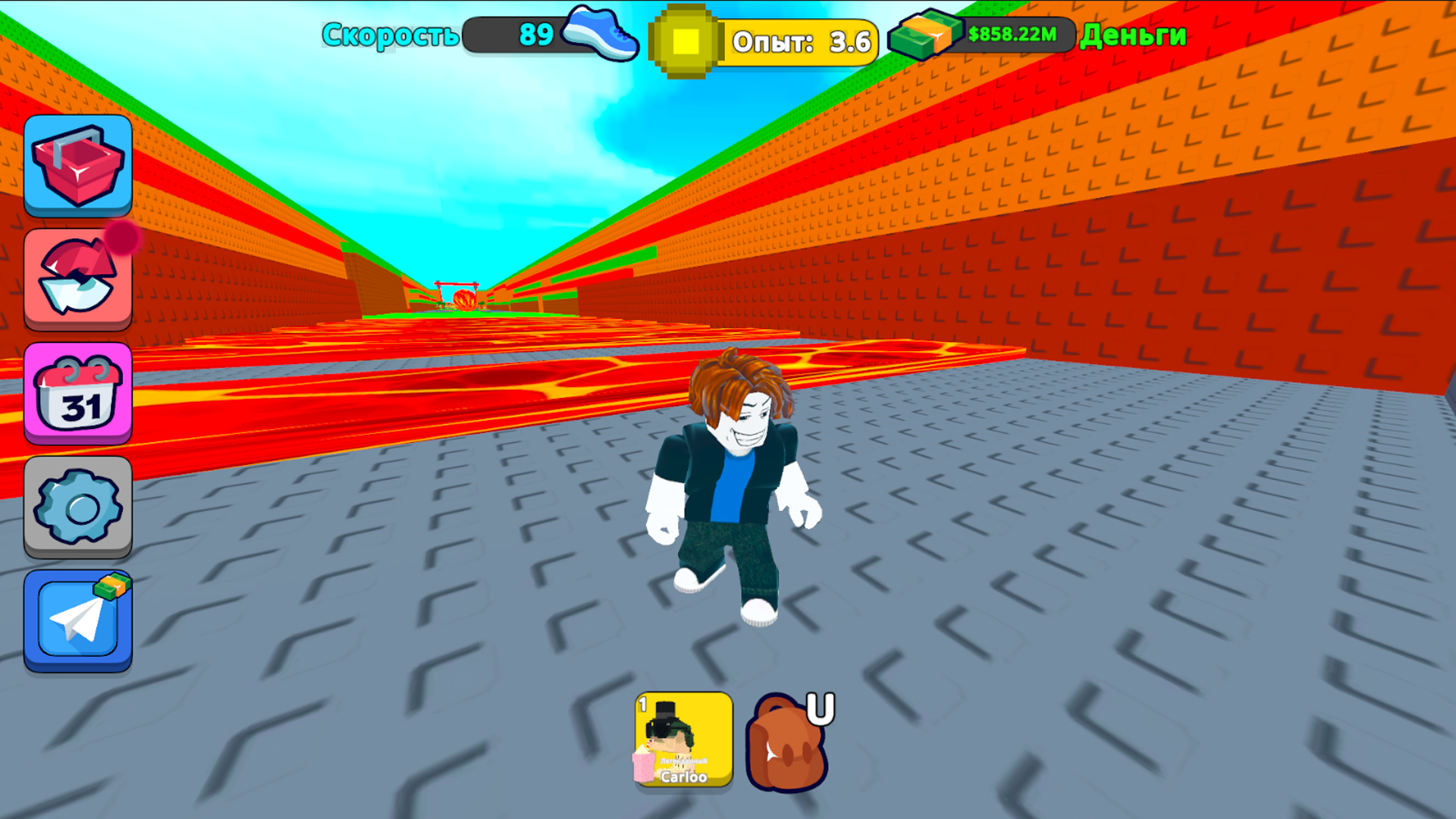Click the Telegram paper plane money icon
Image resolution: width=1456 pixels, height=819 pixels.
point(77,618)
